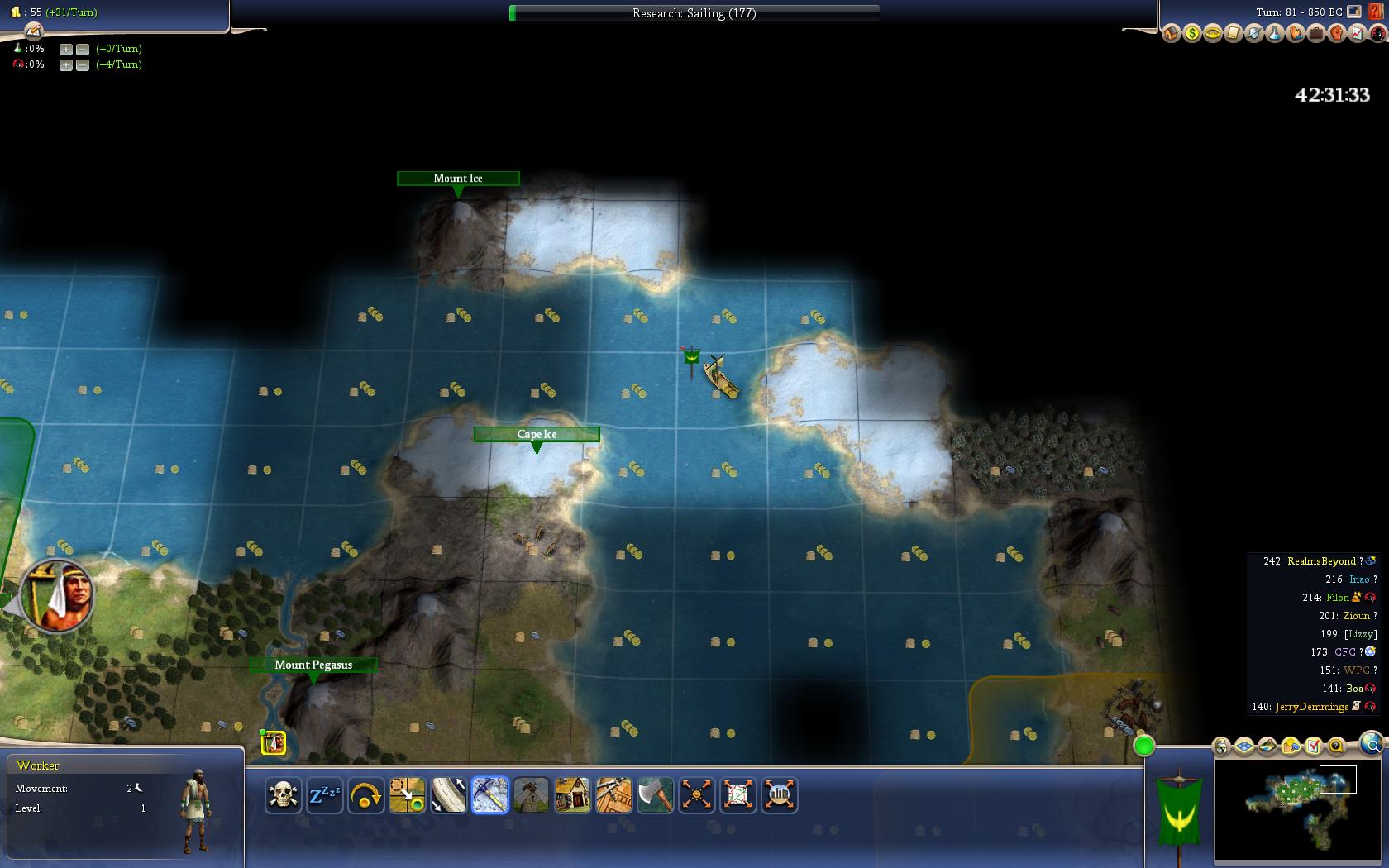Delete the worker with the skull button
This screenshot has height=868, width=1389.
(283, 795)
